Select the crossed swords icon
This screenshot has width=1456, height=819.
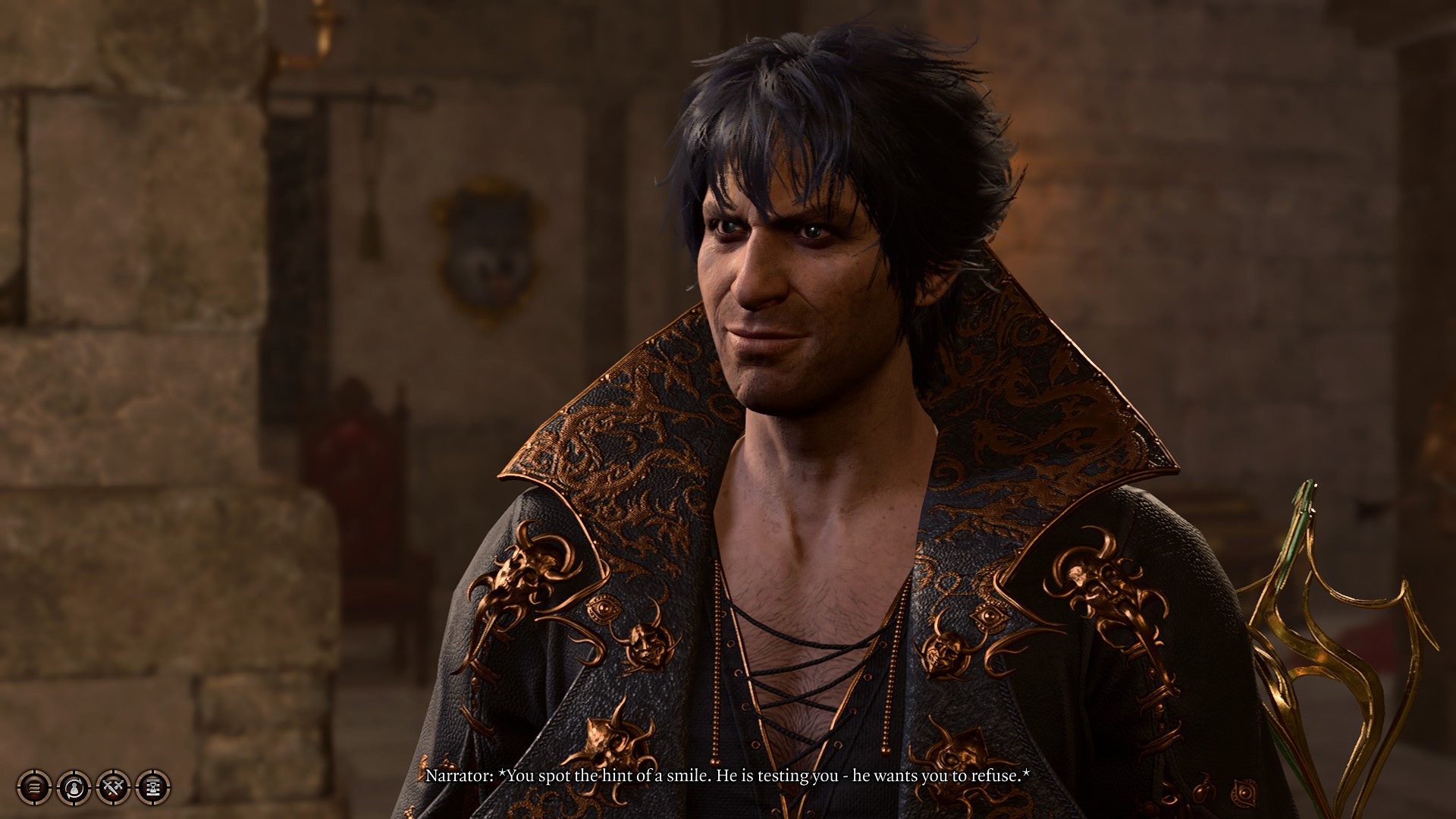point(114,788)
